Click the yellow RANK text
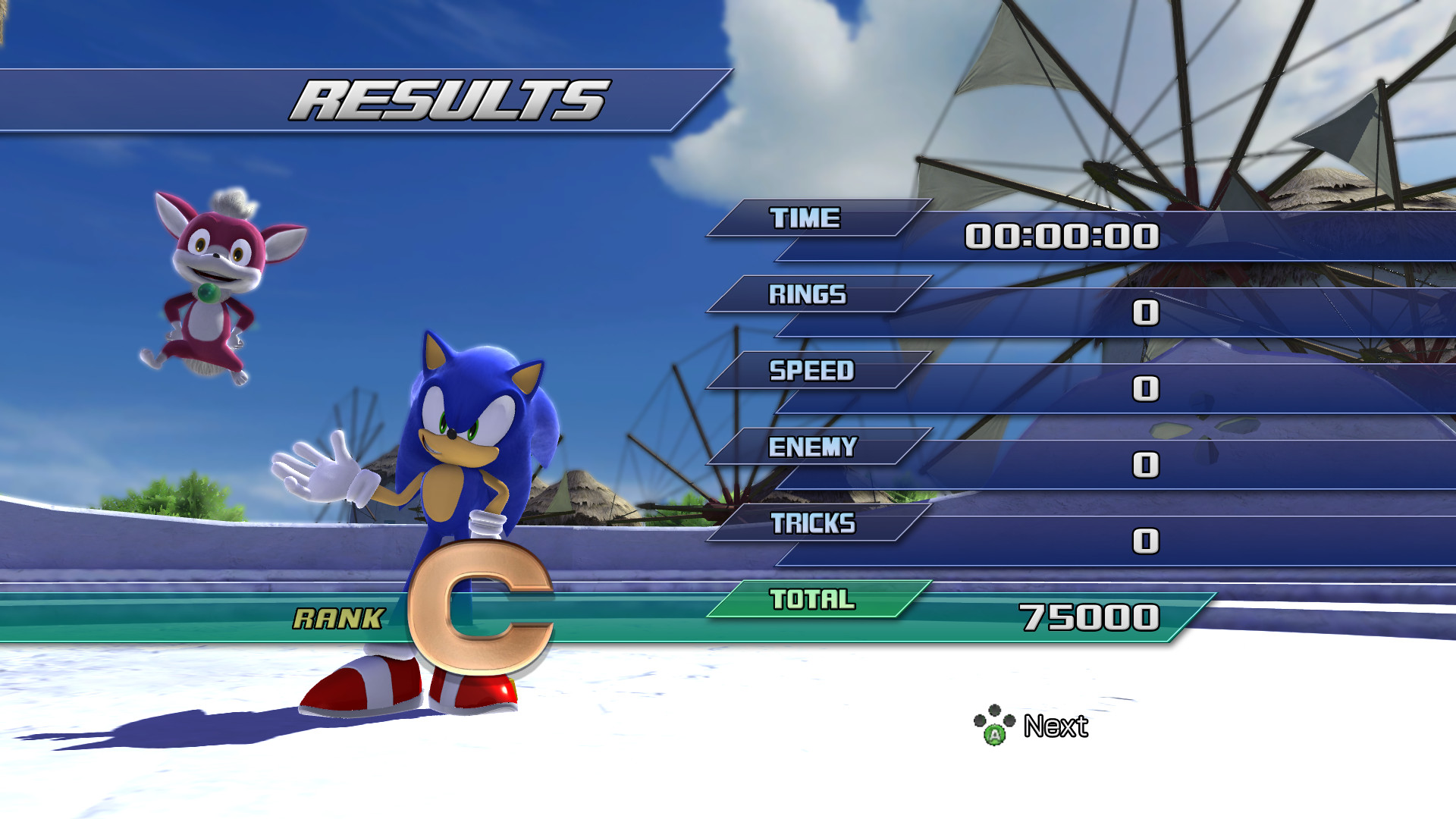 337,618
